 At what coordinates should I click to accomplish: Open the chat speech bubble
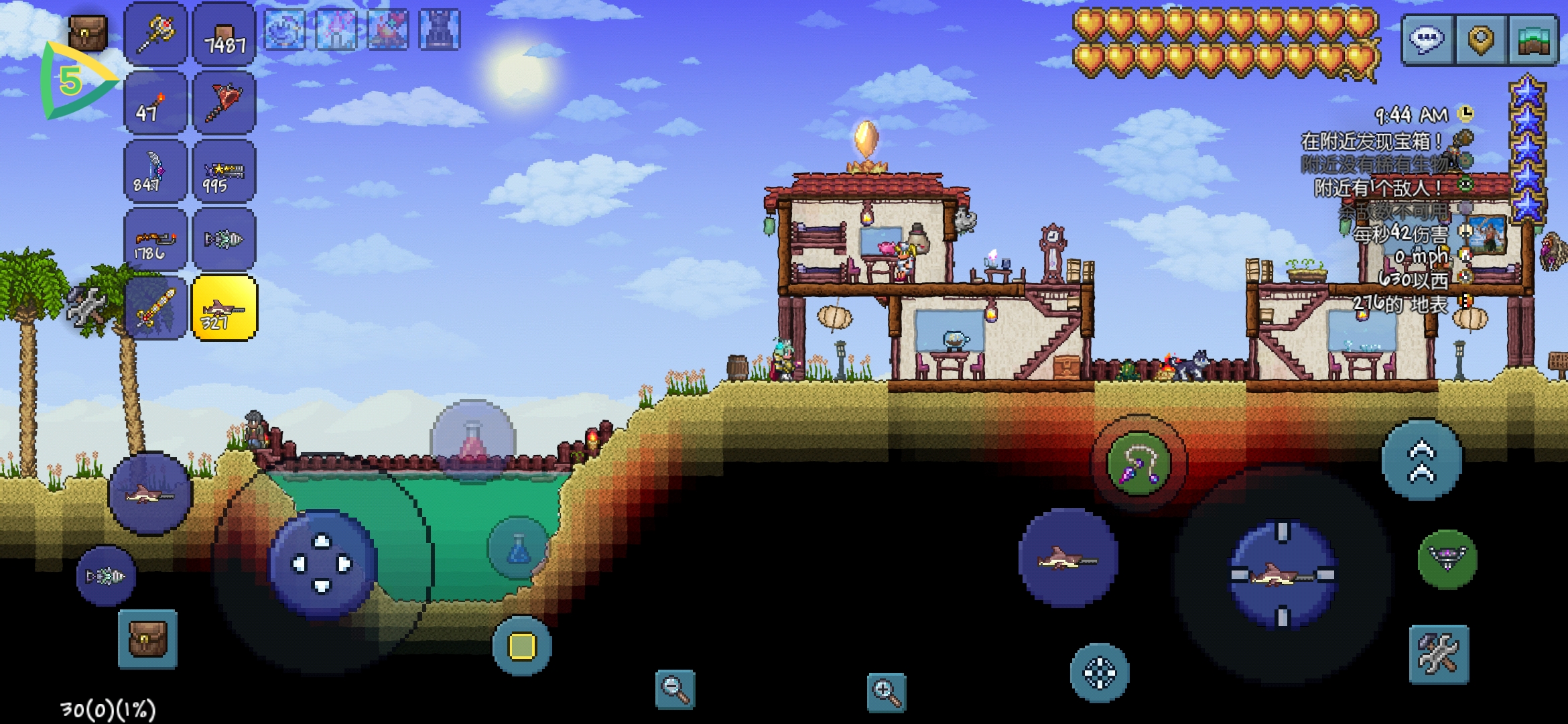click(x=1427, y=40)
